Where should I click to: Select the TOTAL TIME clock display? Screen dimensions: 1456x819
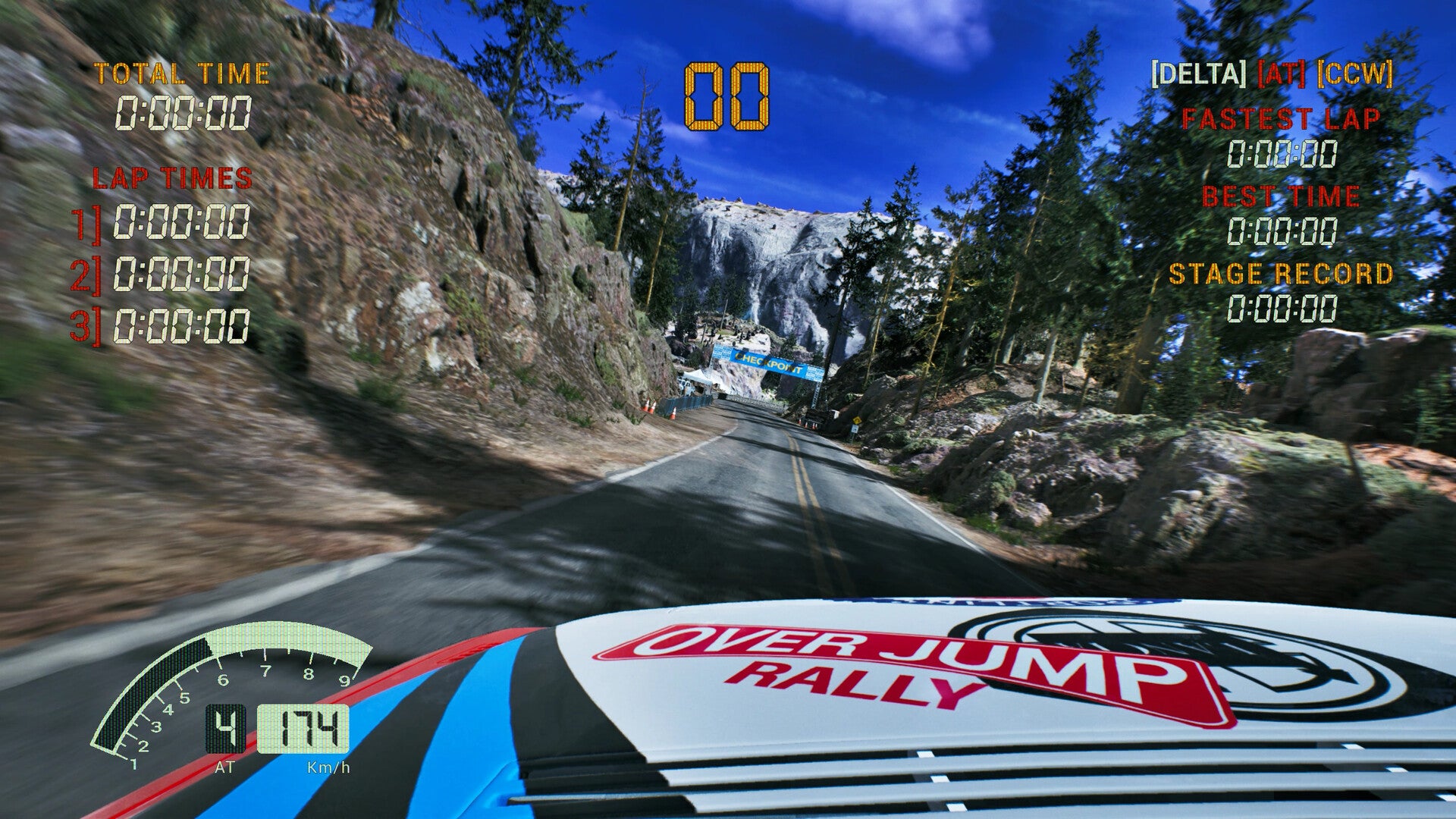(184, 114)
